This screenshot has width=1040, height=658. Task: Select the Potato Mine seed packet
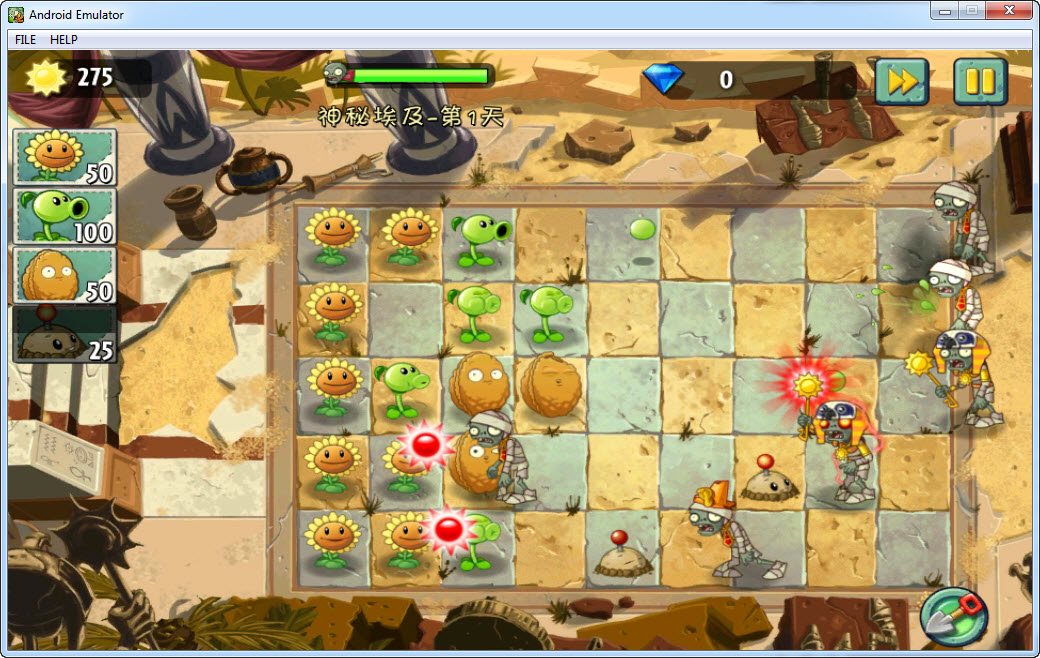pos(64,334)
